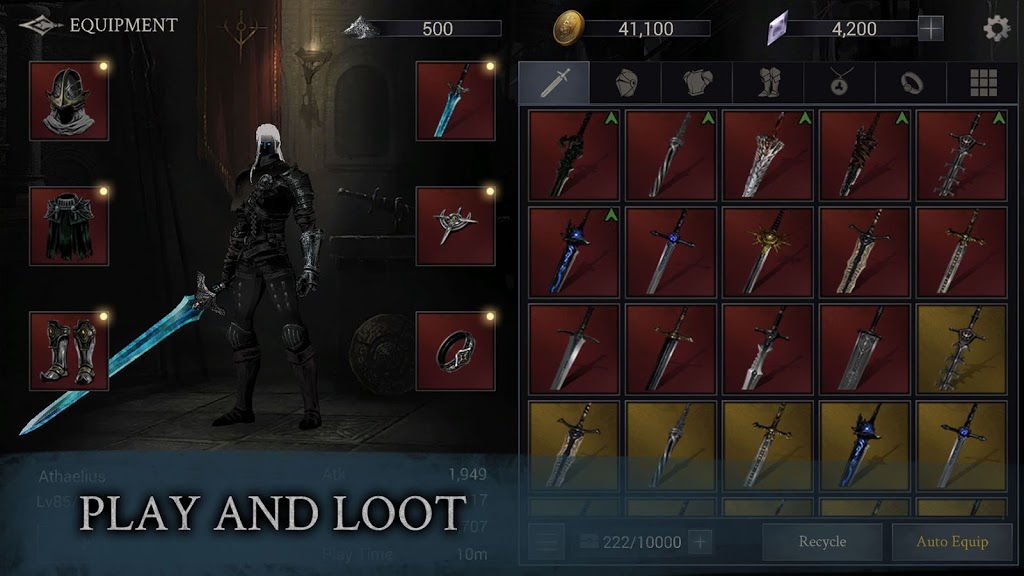Select the equipped ring slot

pyautogui.click(x=456, y=350)
